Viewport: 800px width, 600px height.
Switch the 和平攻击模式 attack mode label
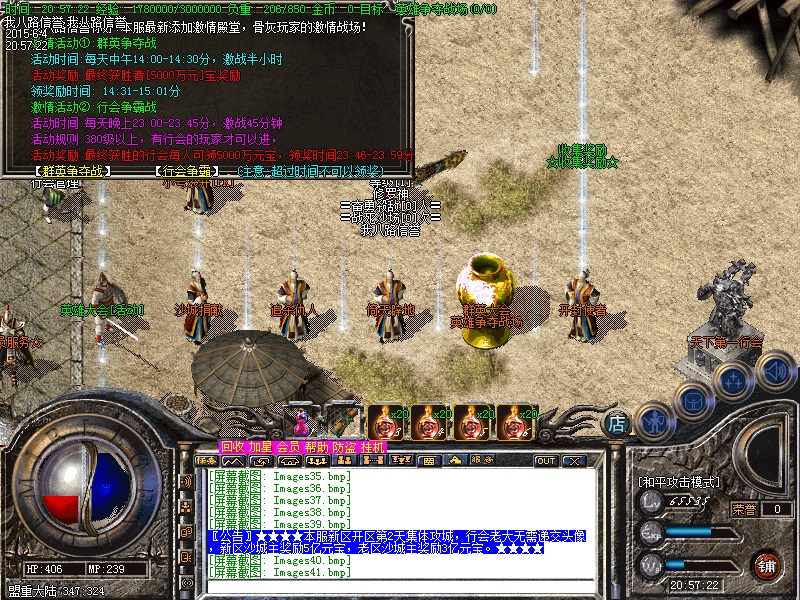coord(680,482)
